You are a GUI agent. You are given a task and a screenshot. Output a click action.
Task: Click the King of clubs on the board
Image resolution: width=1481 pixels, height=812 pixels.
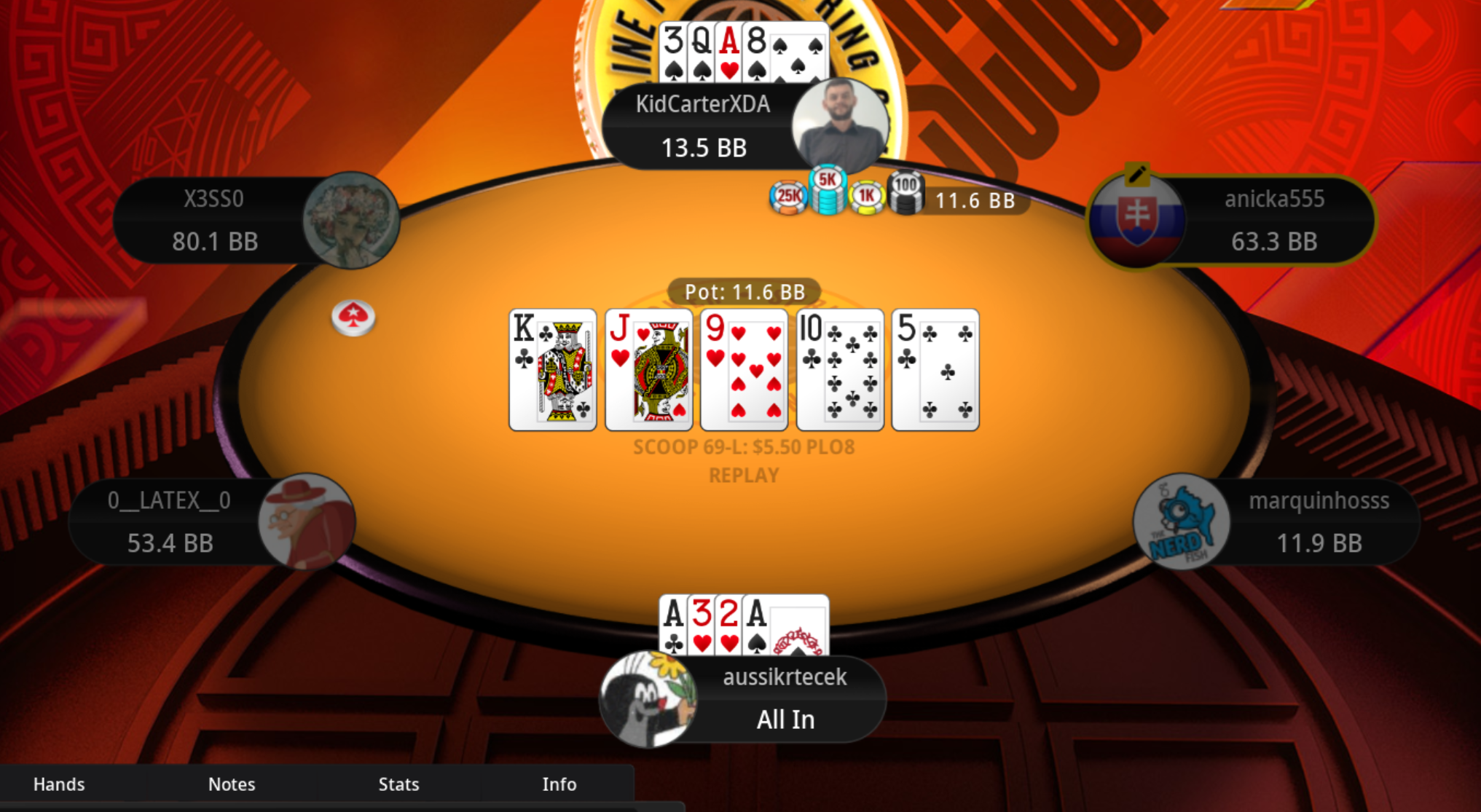click(553, 369)
